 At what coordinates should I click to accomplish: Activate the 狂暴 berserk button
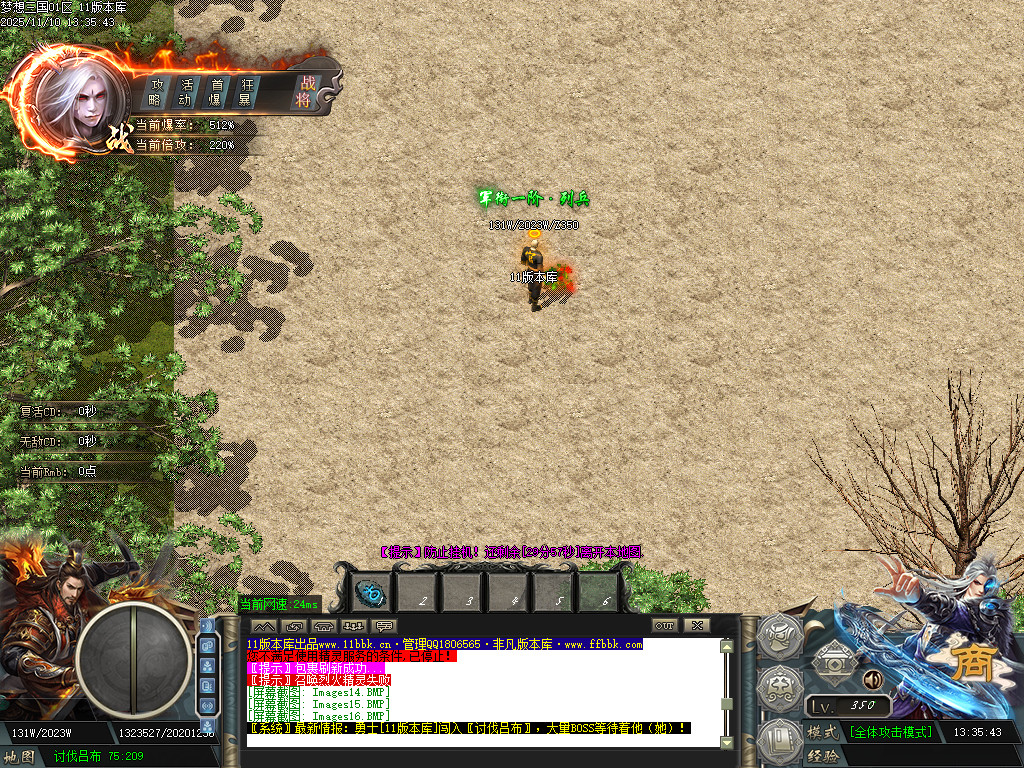coord(246,91)
